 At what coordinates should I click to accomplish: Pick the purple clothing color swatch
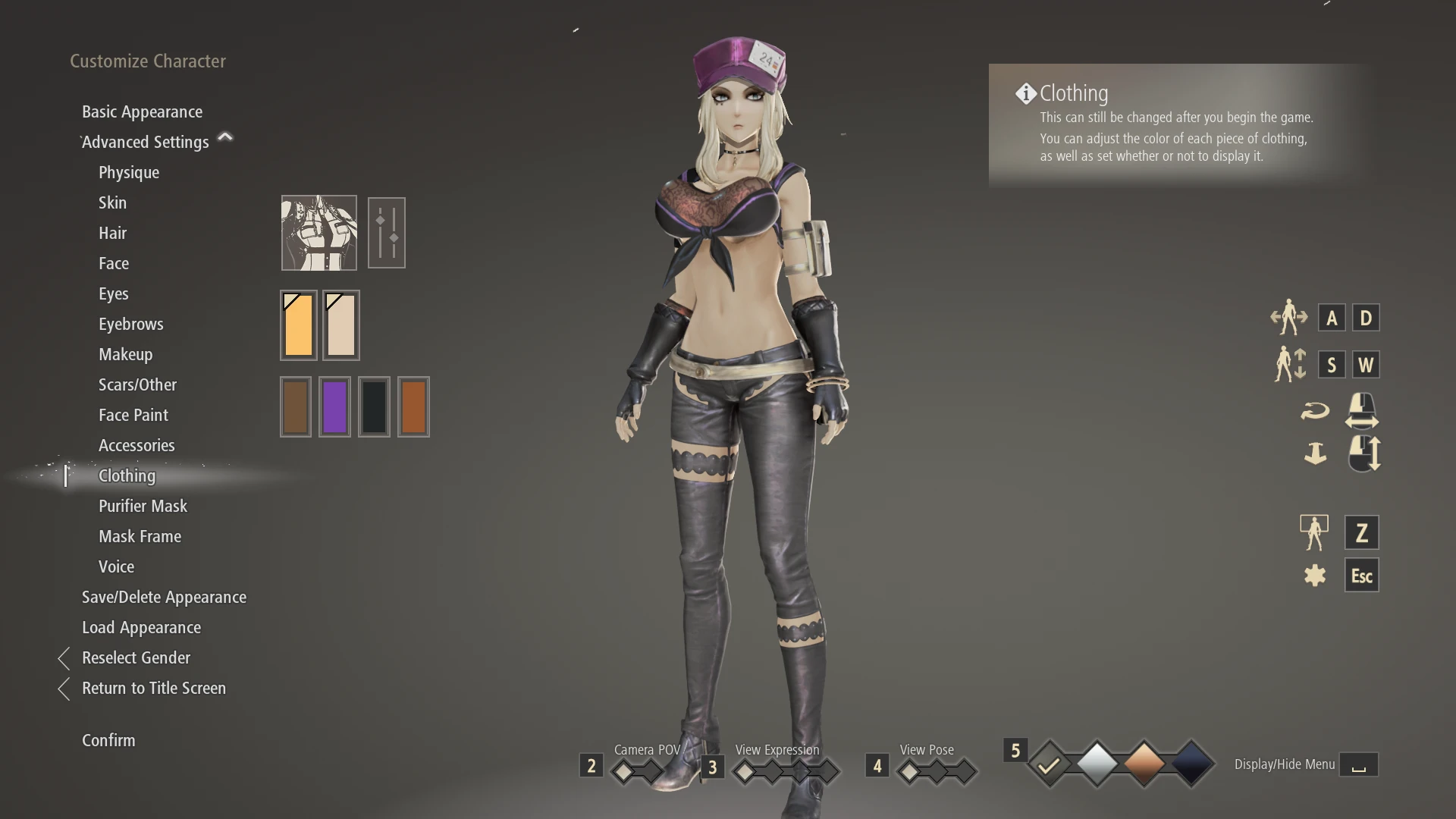pyautogui.click(x=334, y=406)
